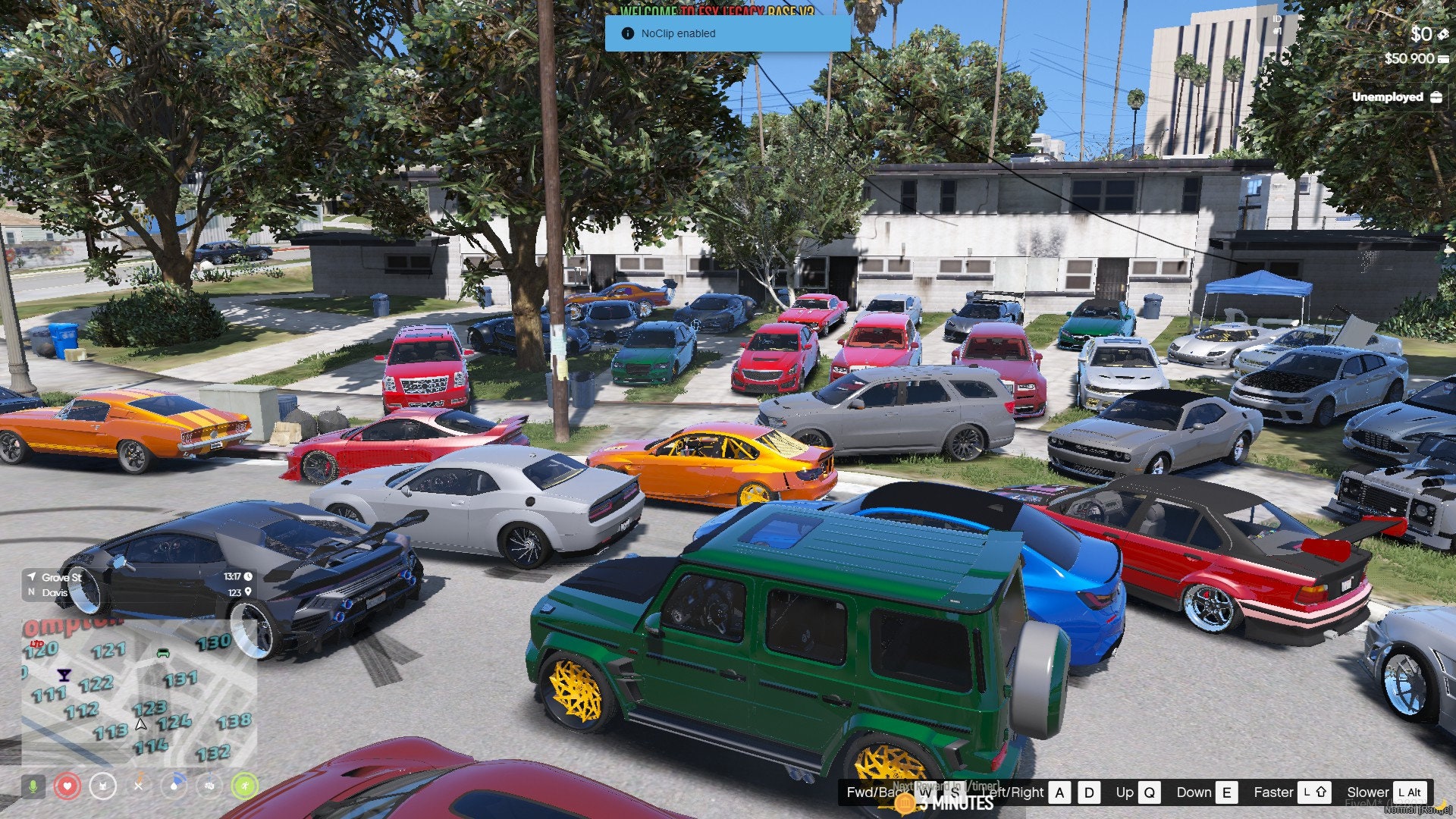Click the armor mask status icon
Image resolution: width=1456 pixels, height=819 pixels.
[x=102, y=786]
